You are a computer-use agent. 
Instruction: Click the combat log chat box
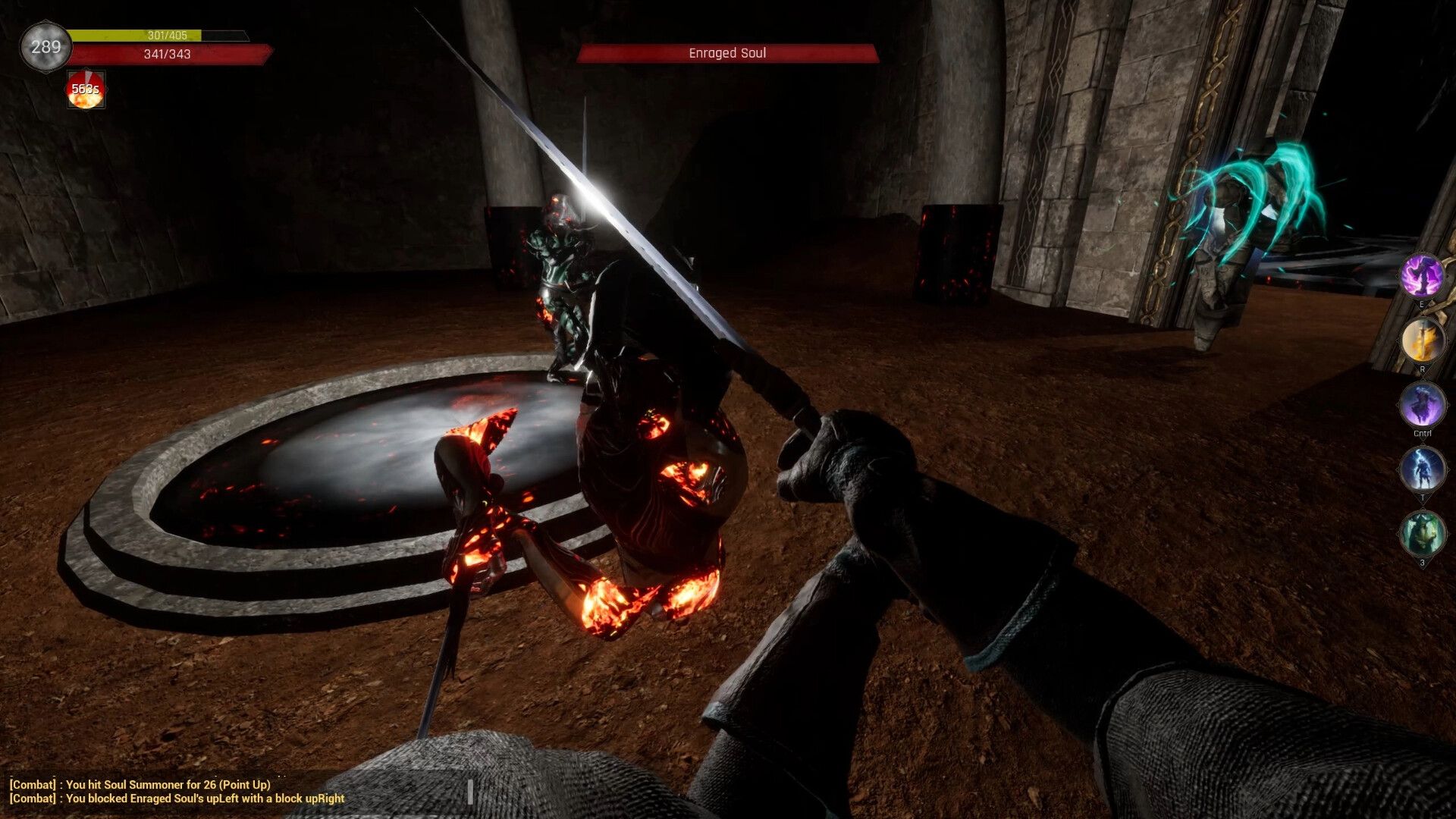point(177,792)
